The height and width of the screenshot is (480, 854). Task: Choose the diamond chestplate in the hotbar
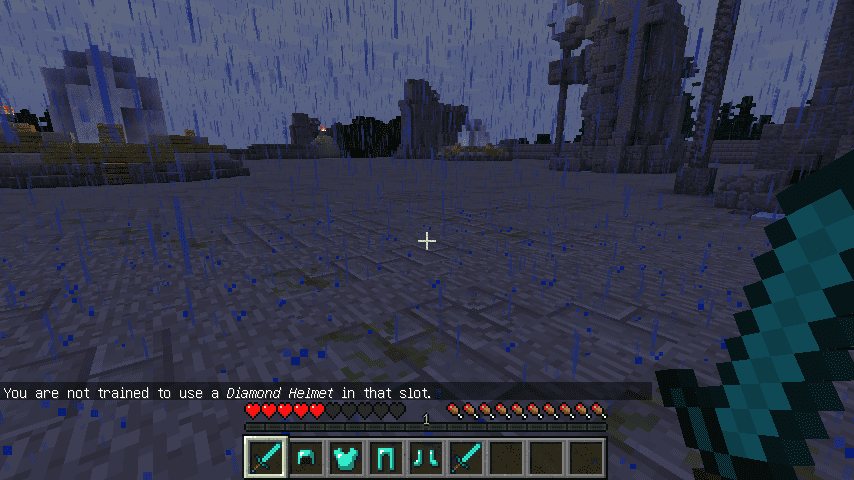point(346,457)
